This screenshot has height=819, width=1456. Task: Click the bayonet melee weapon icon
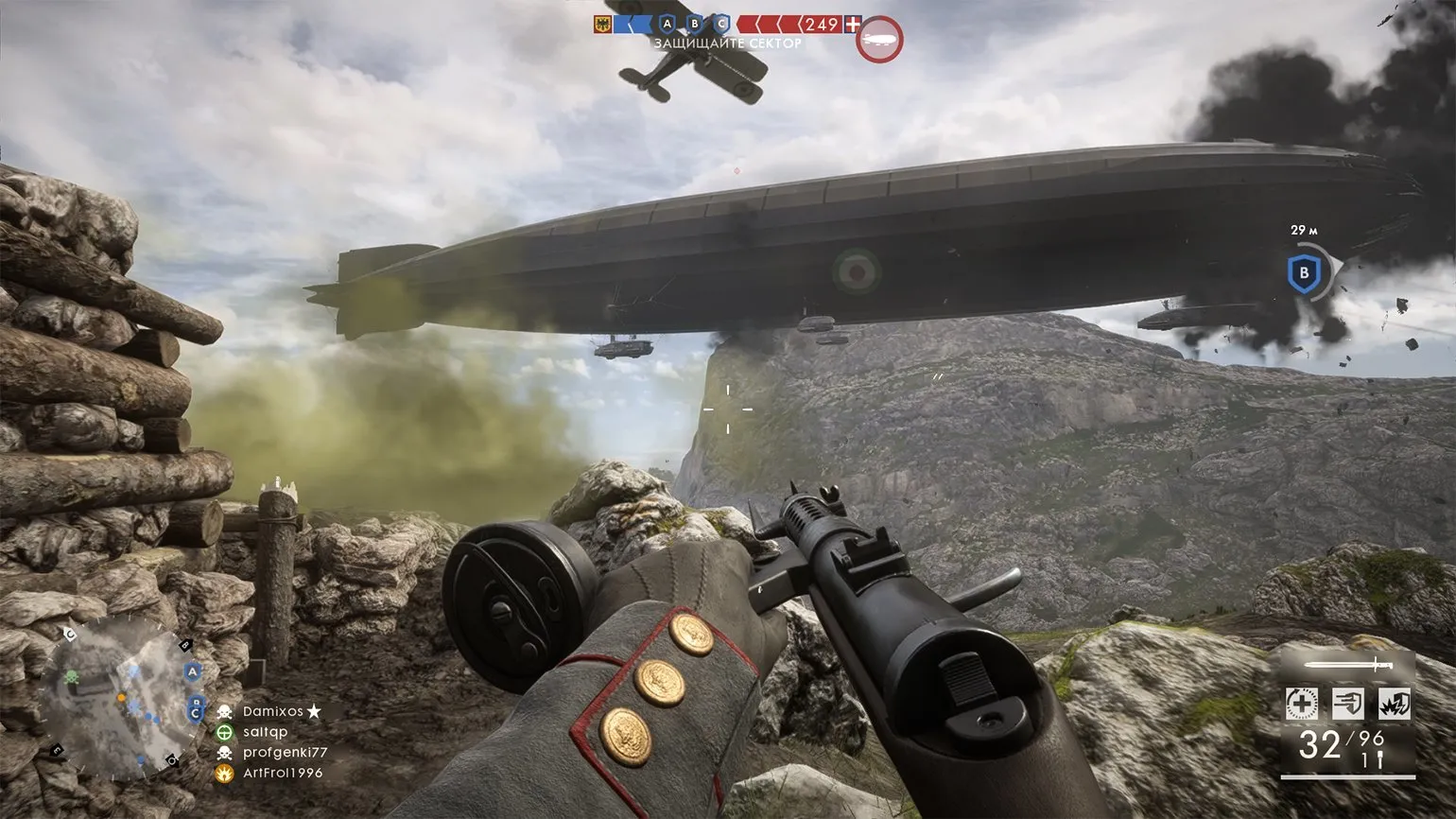click(x=1347, y=665)
